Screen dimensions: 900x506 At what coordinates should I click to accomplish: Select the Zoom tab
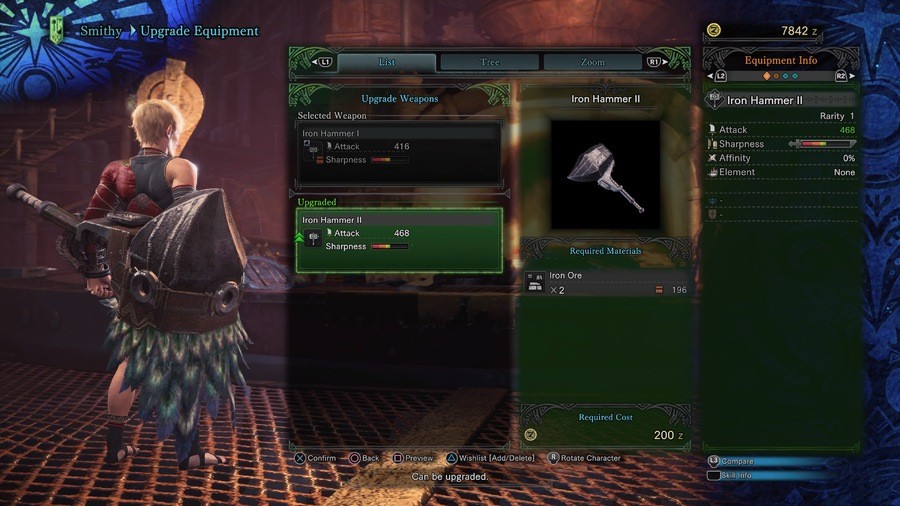click(x=593, y=62)
